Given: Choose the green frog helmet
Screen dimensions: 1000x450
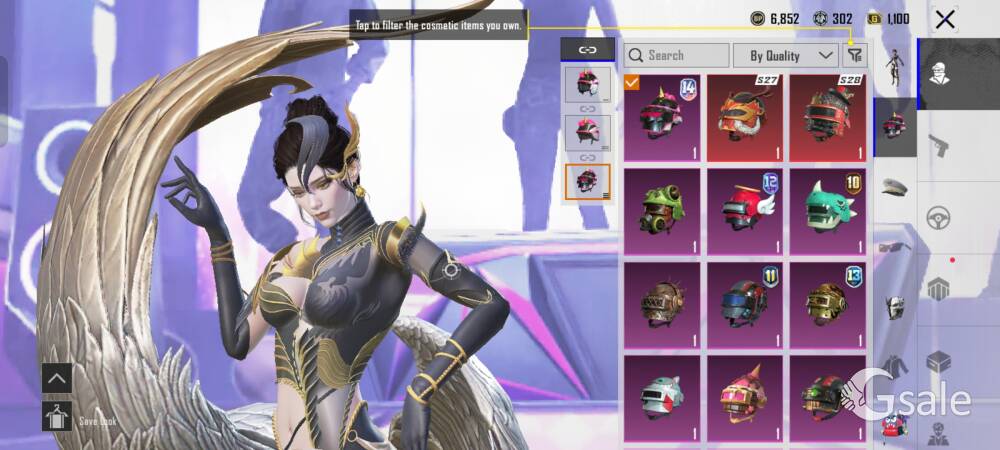Looking at the screenshot, I should [x=662, y=211].
